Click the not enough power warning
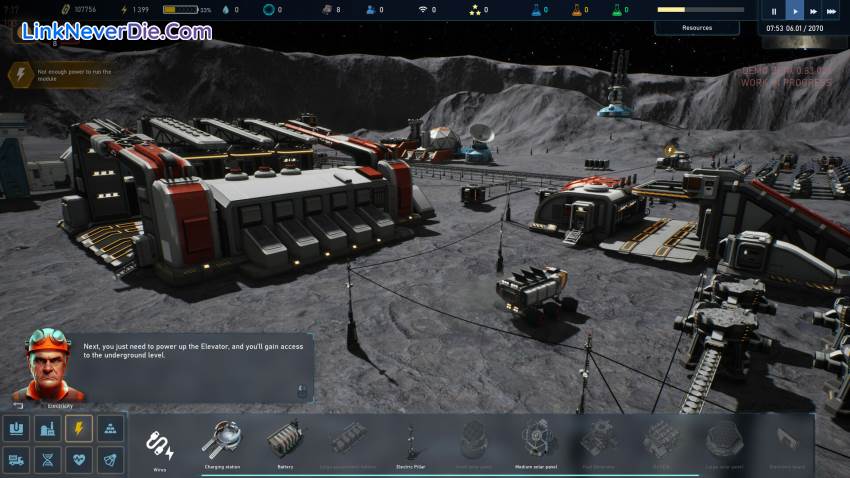 pos(22,73)
